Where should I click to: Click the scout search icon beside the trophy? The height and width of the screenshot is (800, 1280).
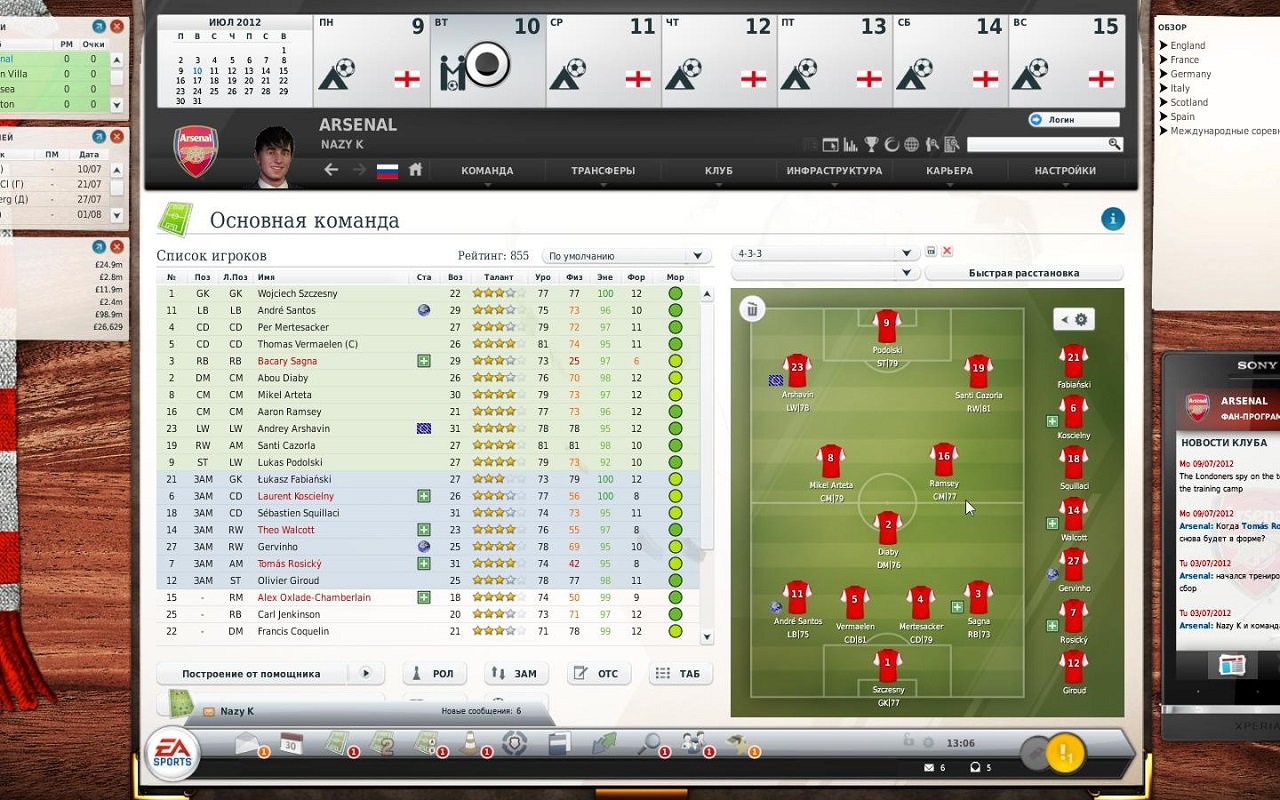coord(930,143)
